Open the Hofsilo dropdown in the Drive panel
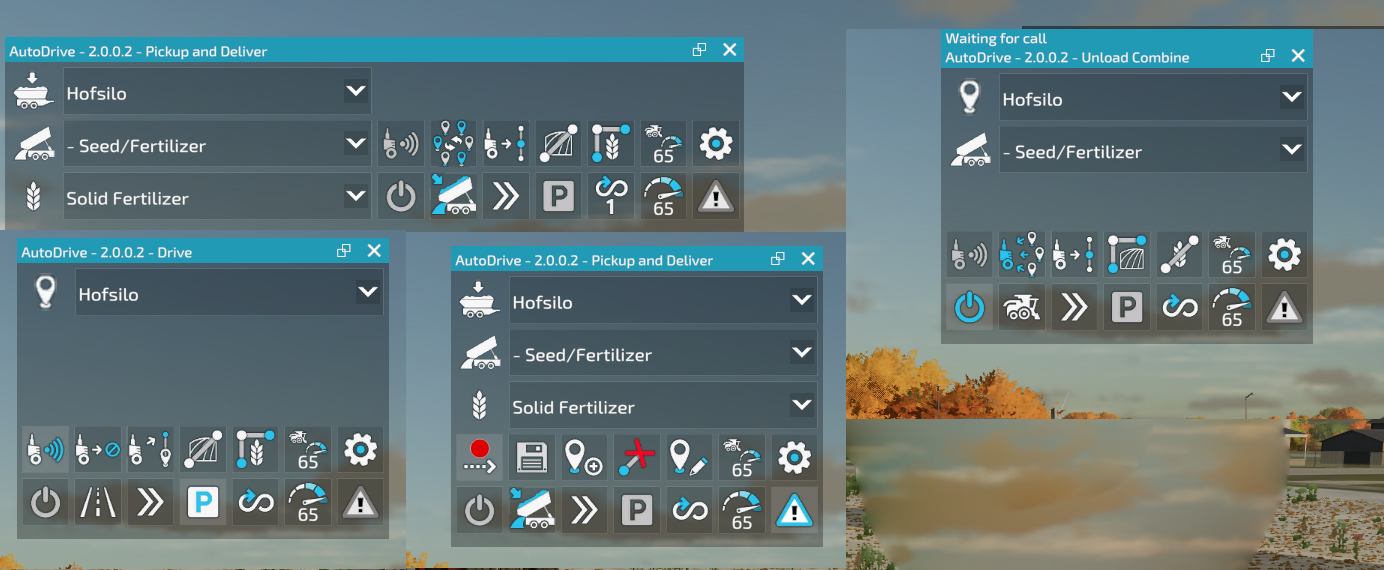This screenshot has width=1384, height=570. [368, 294]
